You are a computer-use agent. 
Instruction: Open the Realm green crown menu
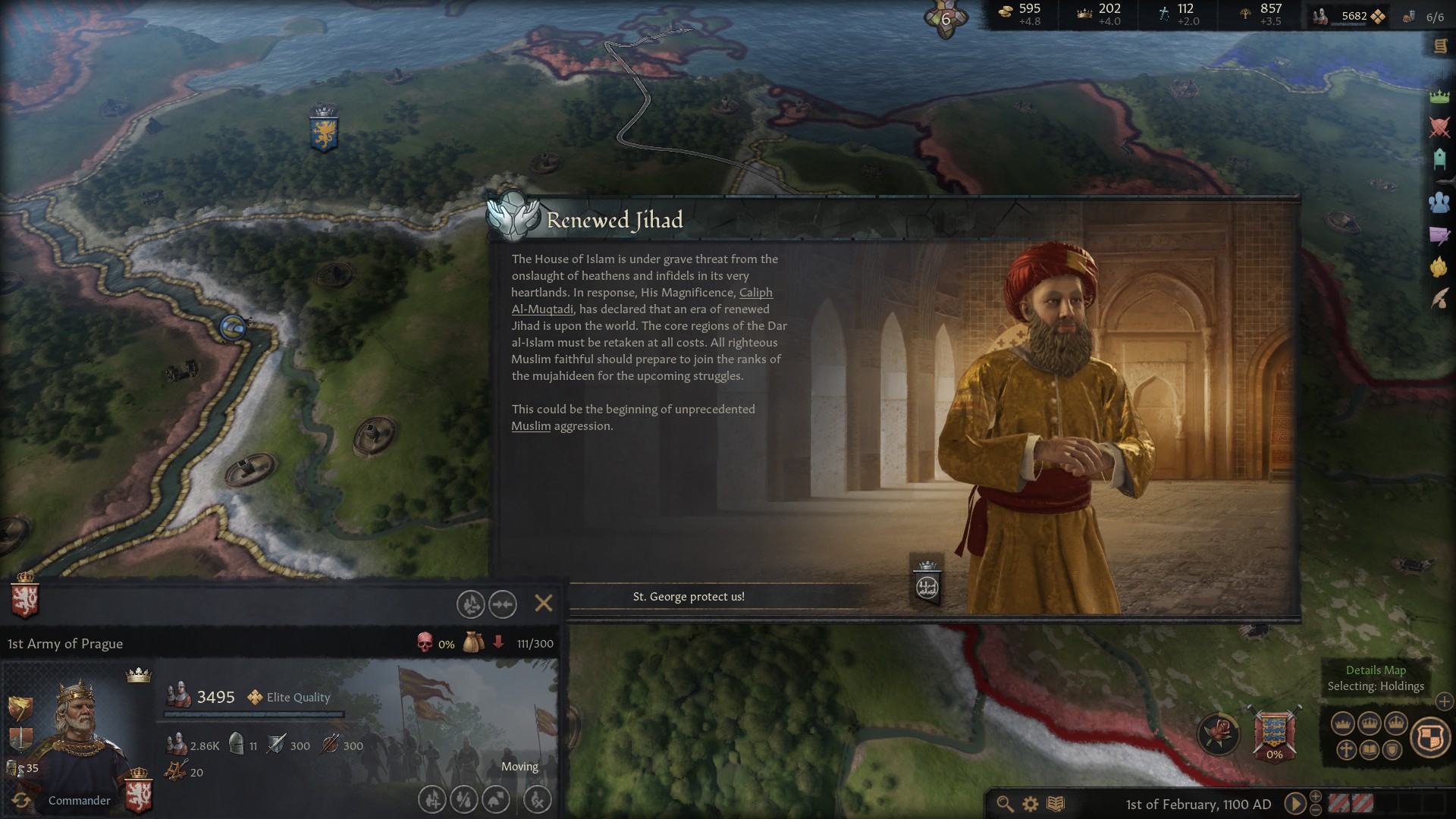[1439, 96]
